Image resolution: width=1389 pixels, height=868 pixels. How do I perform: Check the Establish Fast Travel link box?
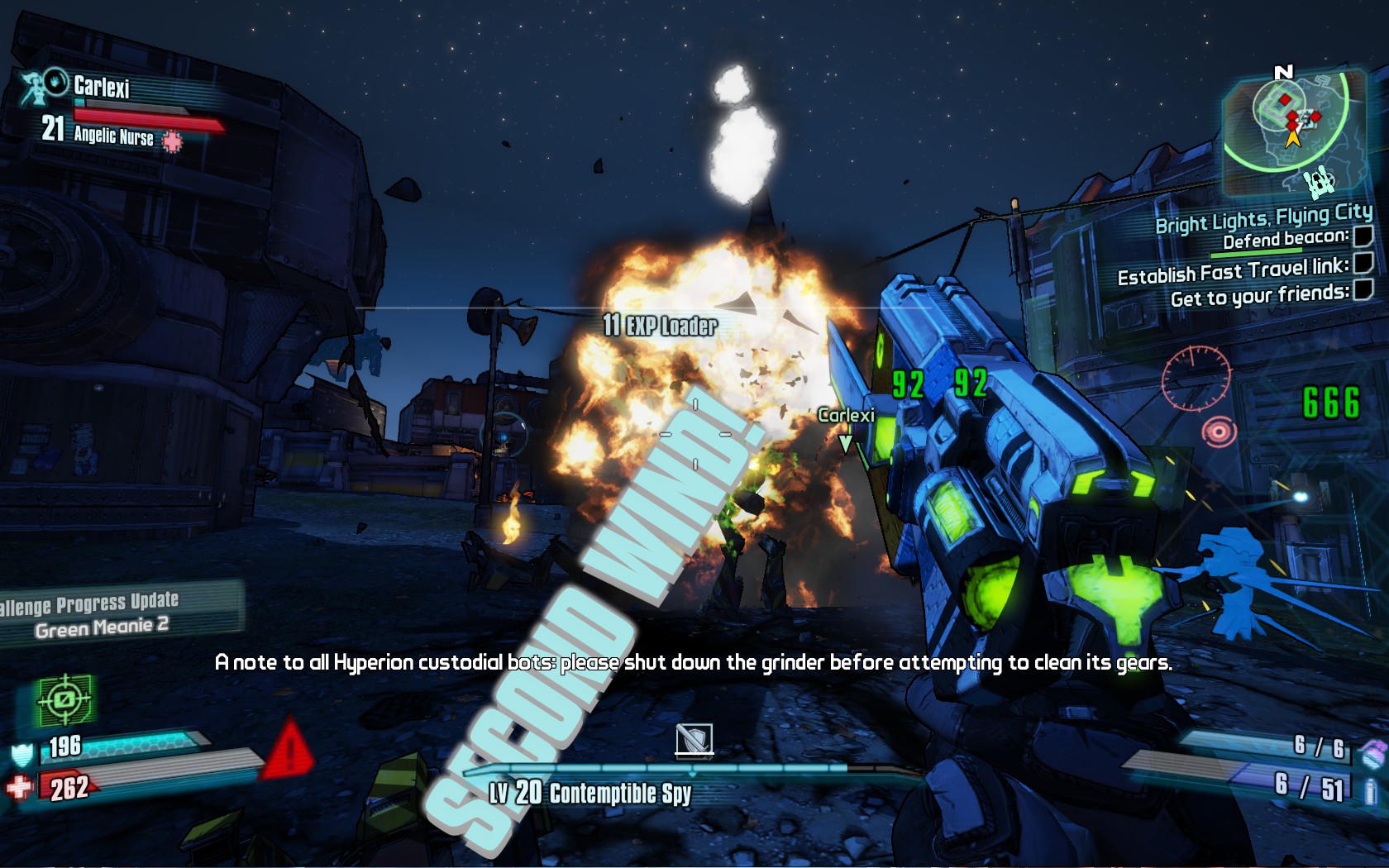(1364, 263)
